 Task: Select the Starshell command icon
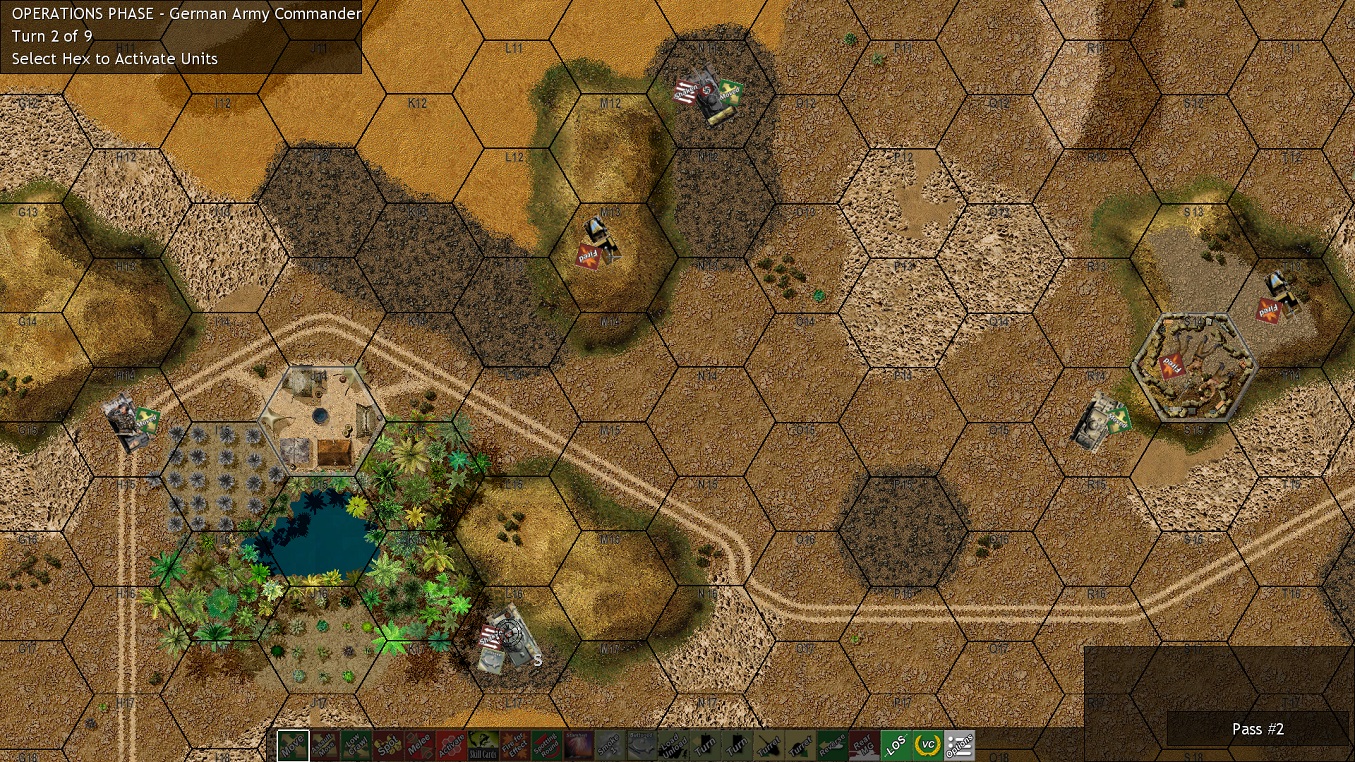[579, 745]
